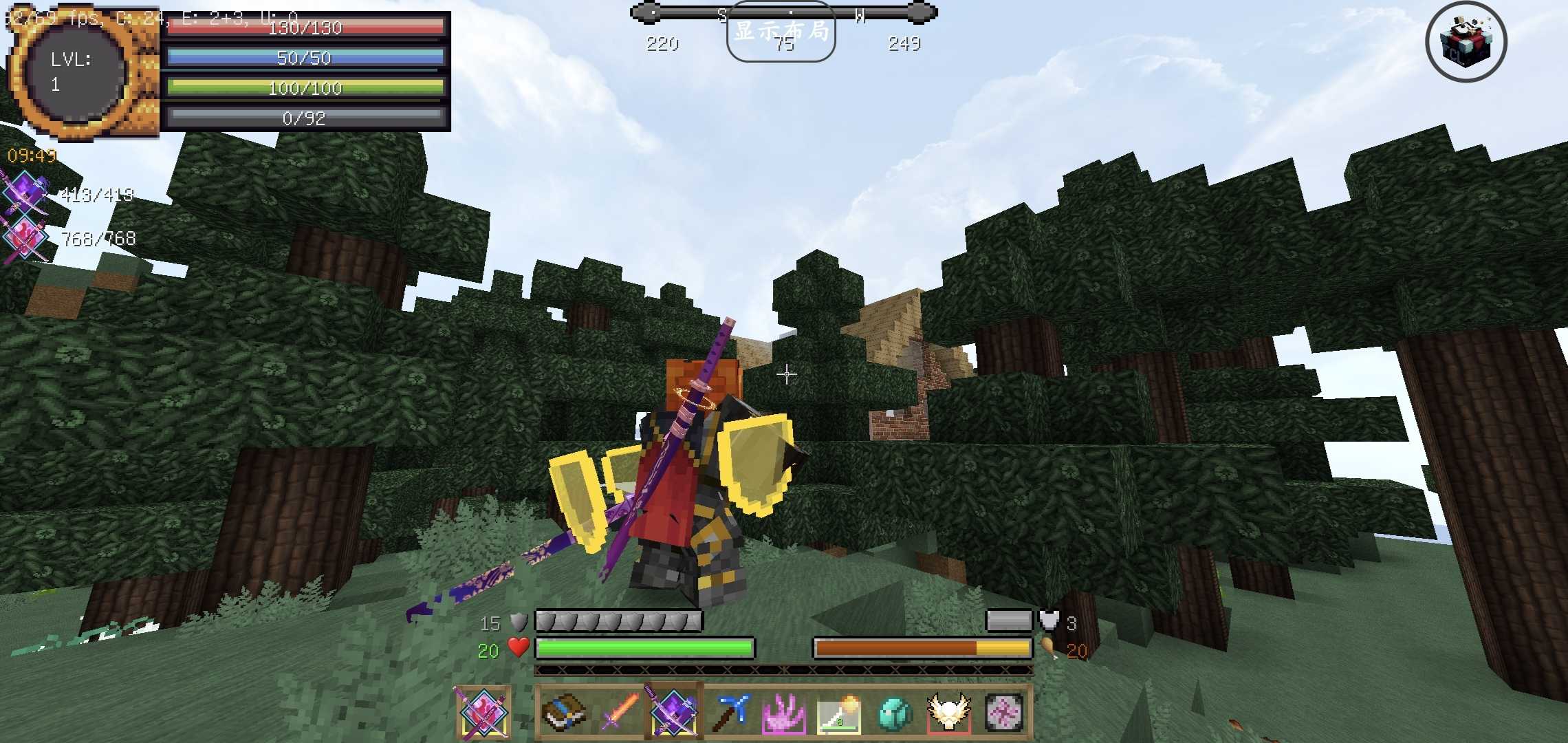
Task: Choose the orange flame sword slot
Action: (618, 712)
